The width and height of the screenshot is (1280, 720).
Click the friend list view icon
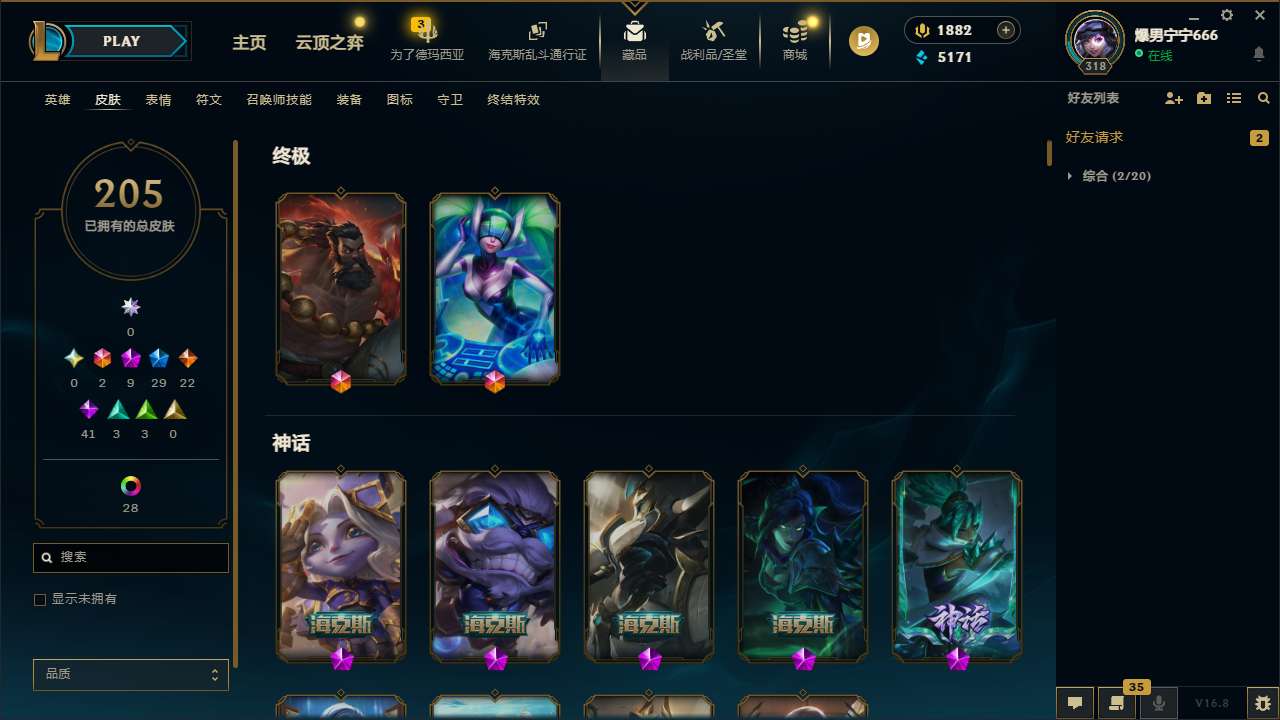(x=1233, y=98)
